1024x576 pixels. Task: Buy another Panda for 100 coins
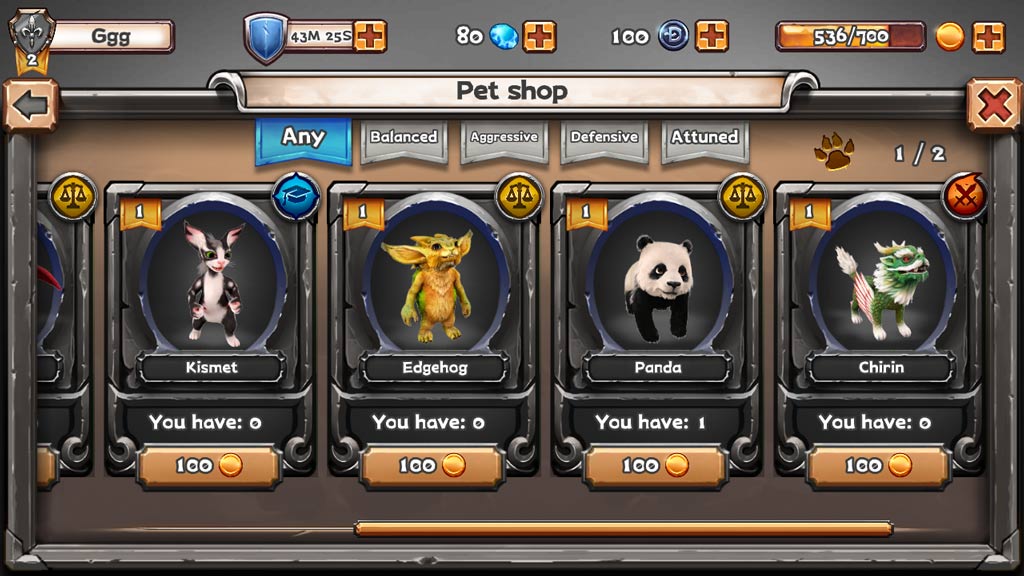pos(655,466)
